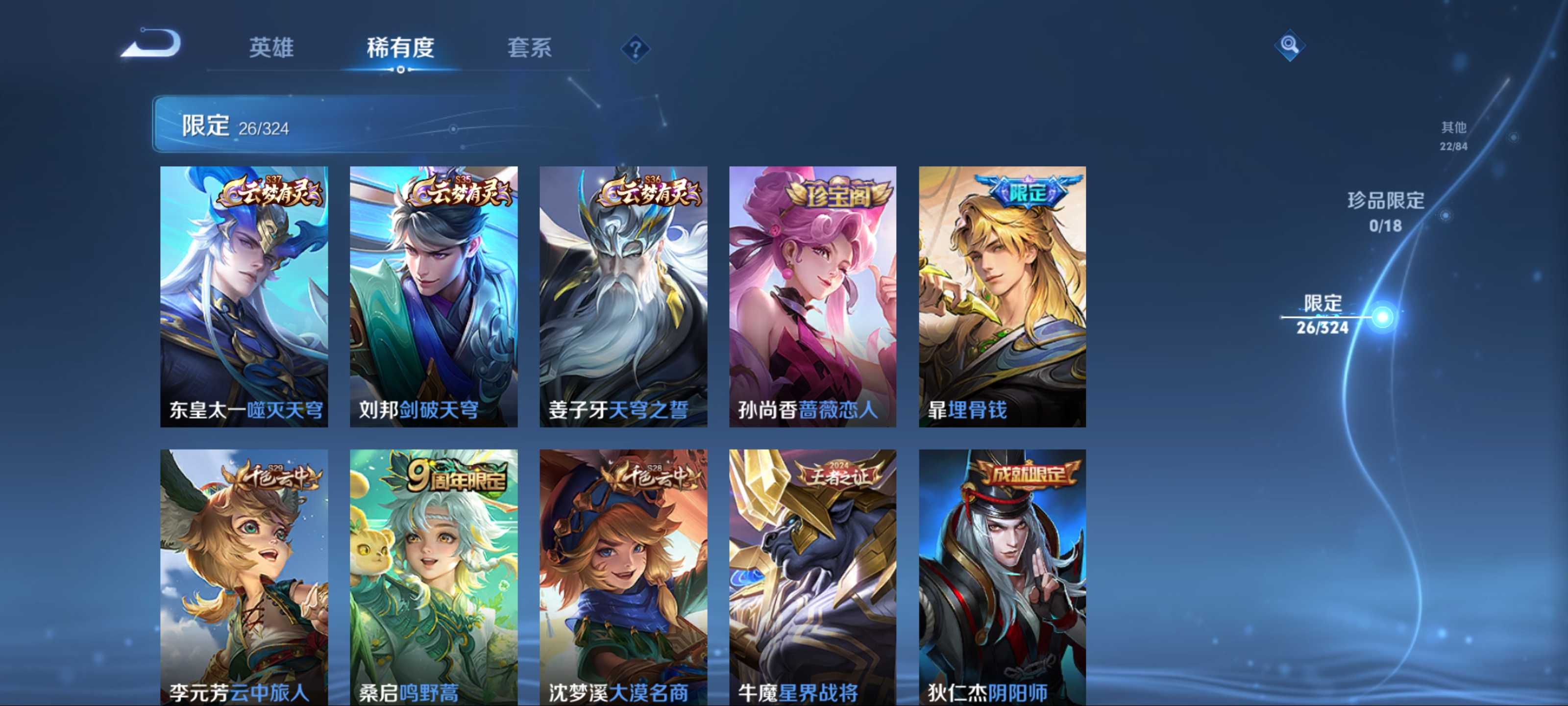Switch to the 英雄 tab

[271, 48]
